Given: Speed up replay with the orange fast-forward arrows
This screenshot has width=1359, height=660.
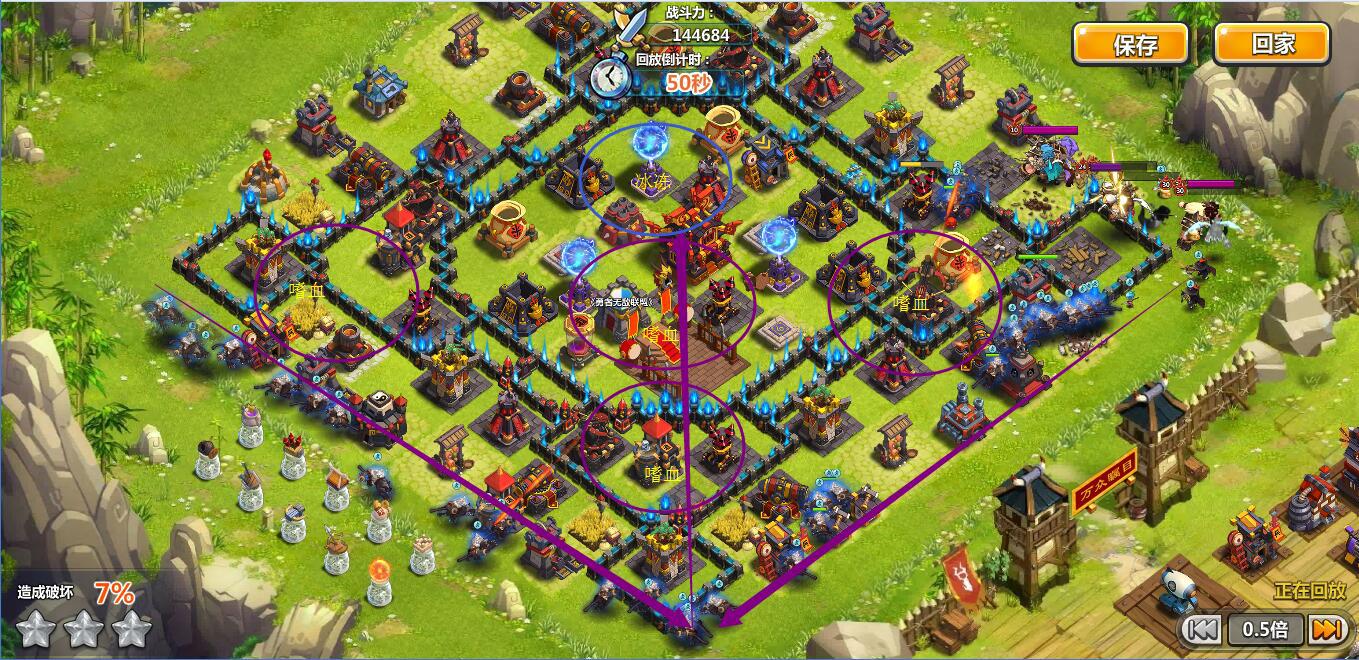Looking at the screenshot, I should [x=1325, y=629].
